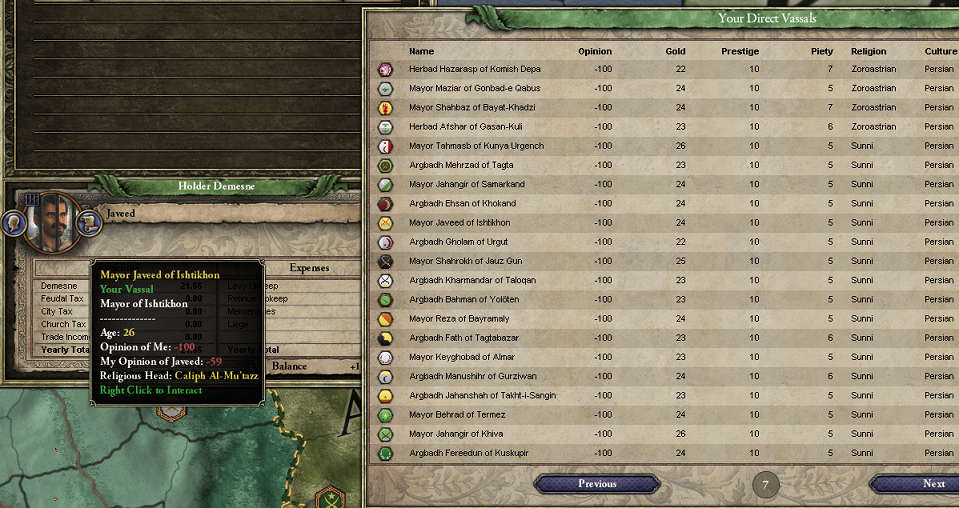Go to the Previous vassals page

tap(597, 484)
